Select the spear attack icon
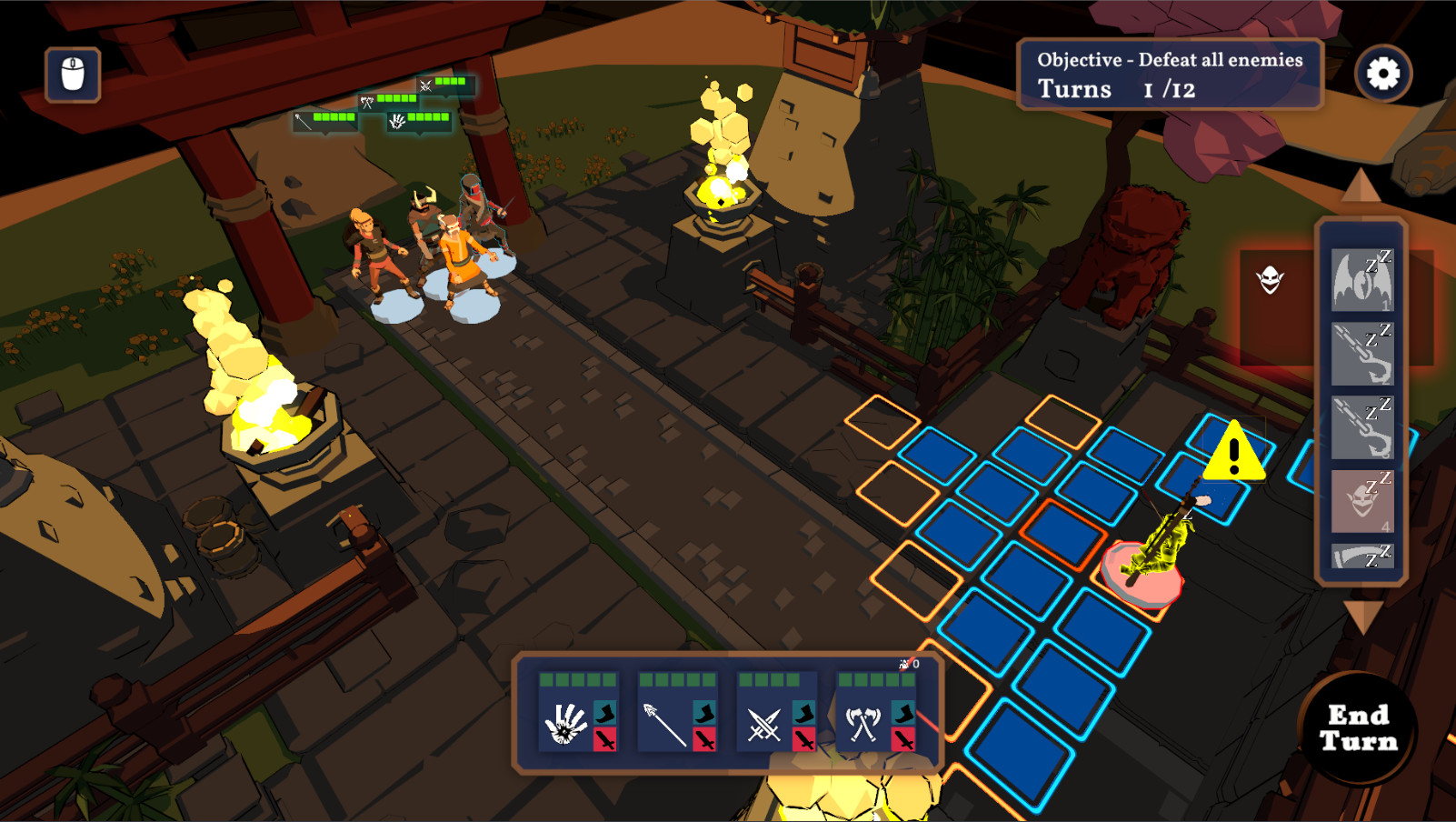Viewport: 1456px width, 822px height. [666, 724]
